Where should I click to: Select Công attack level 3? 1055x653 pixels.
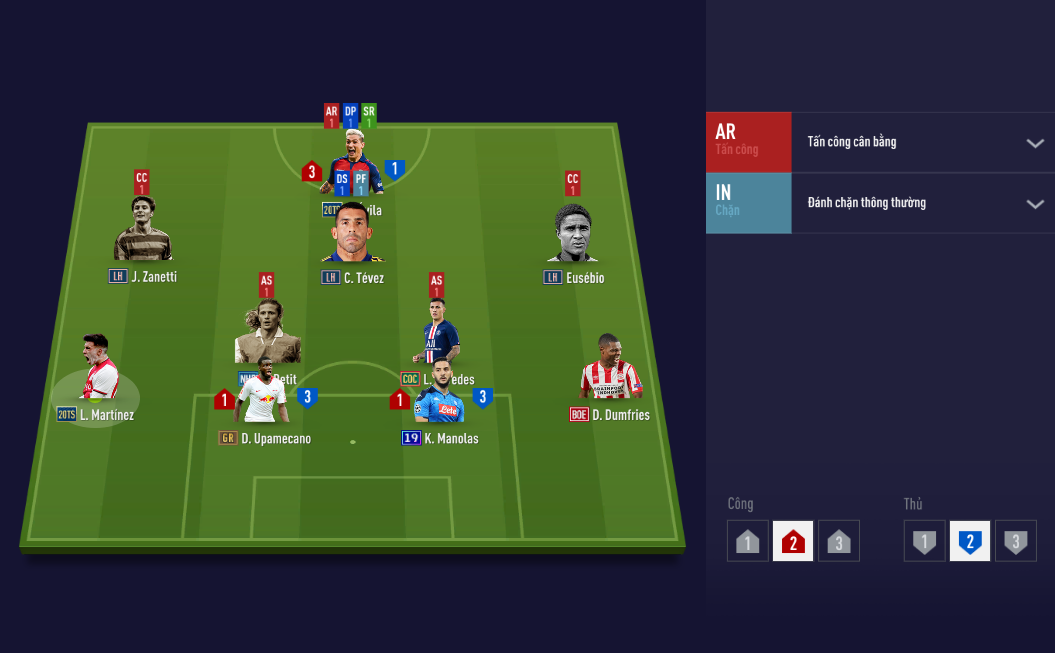(838, 541)
